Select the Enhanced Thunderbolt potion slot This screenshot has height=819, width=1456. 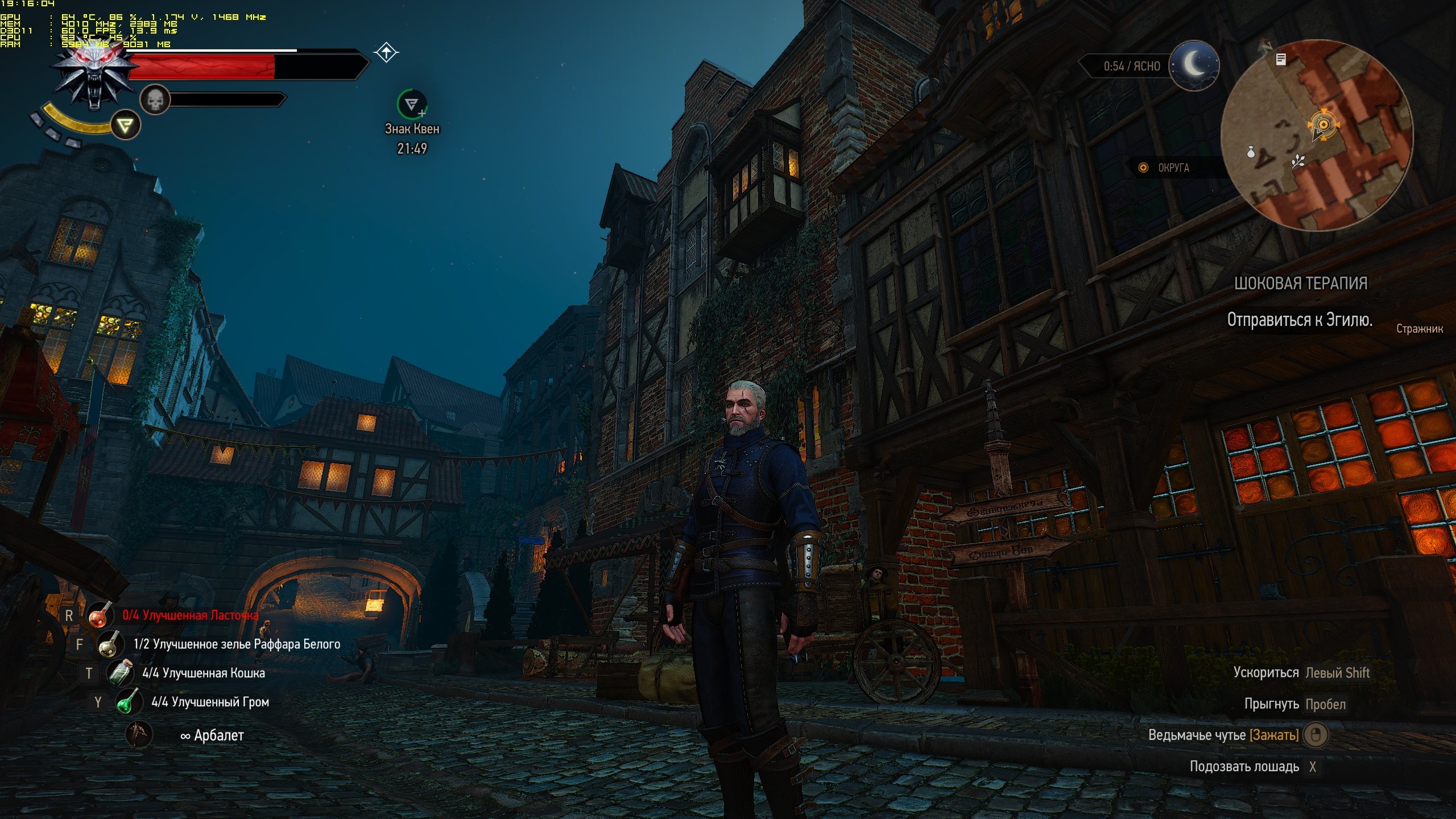point(129,702)
